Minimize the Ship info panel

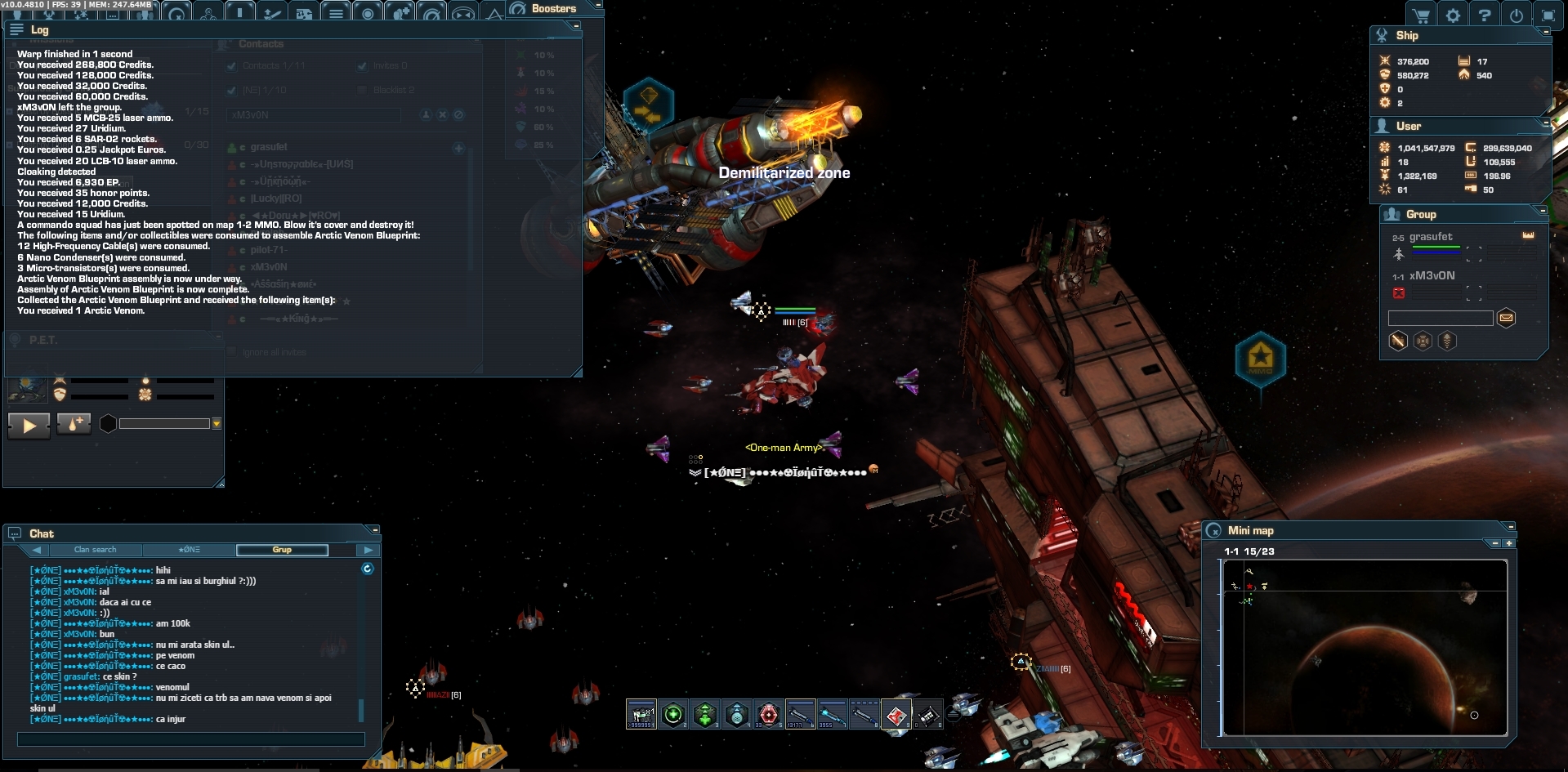tap(1545, 32)
